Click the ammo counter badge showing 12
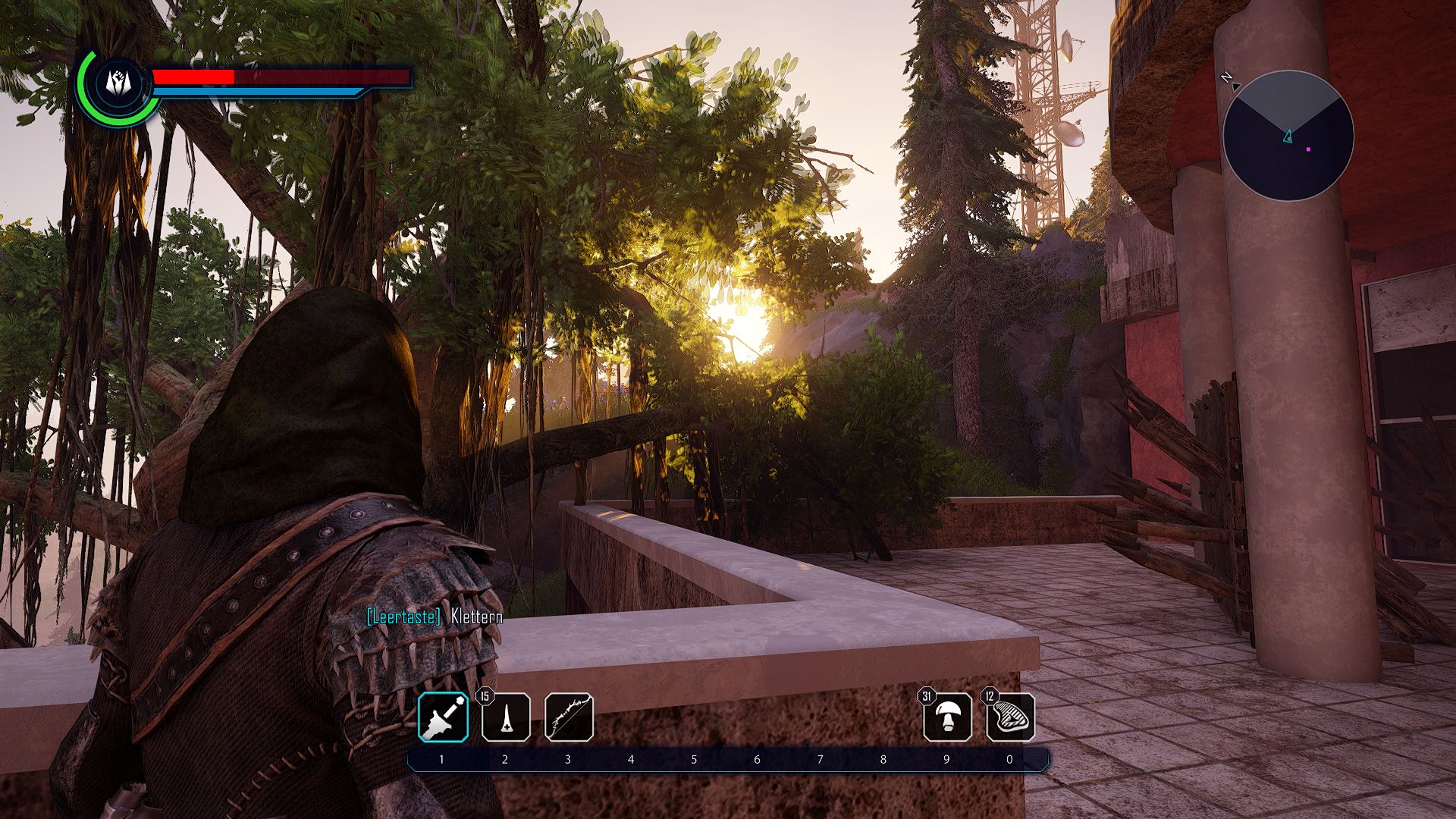This screenshot has height=819, width=1456. [x=991, y=695]
